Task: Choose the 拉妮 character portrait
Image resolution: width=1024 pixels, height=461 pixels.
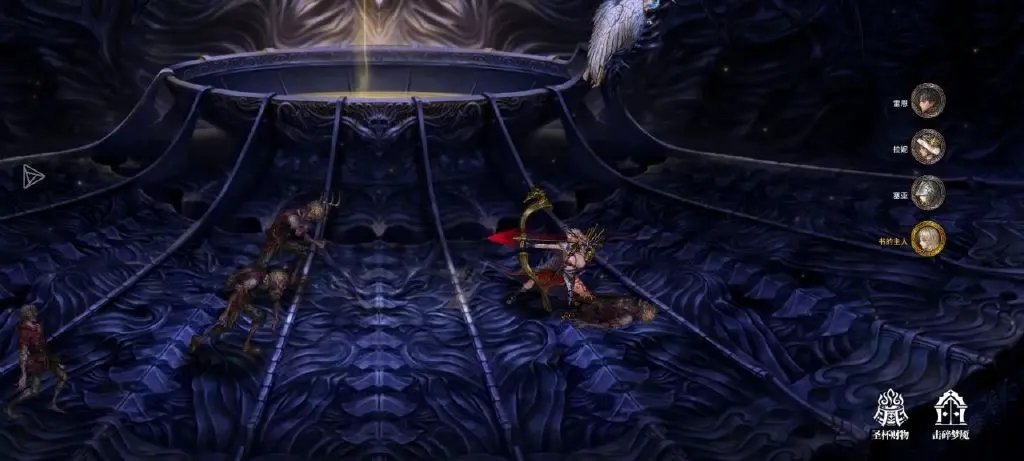Action: (x=928, y=146)
